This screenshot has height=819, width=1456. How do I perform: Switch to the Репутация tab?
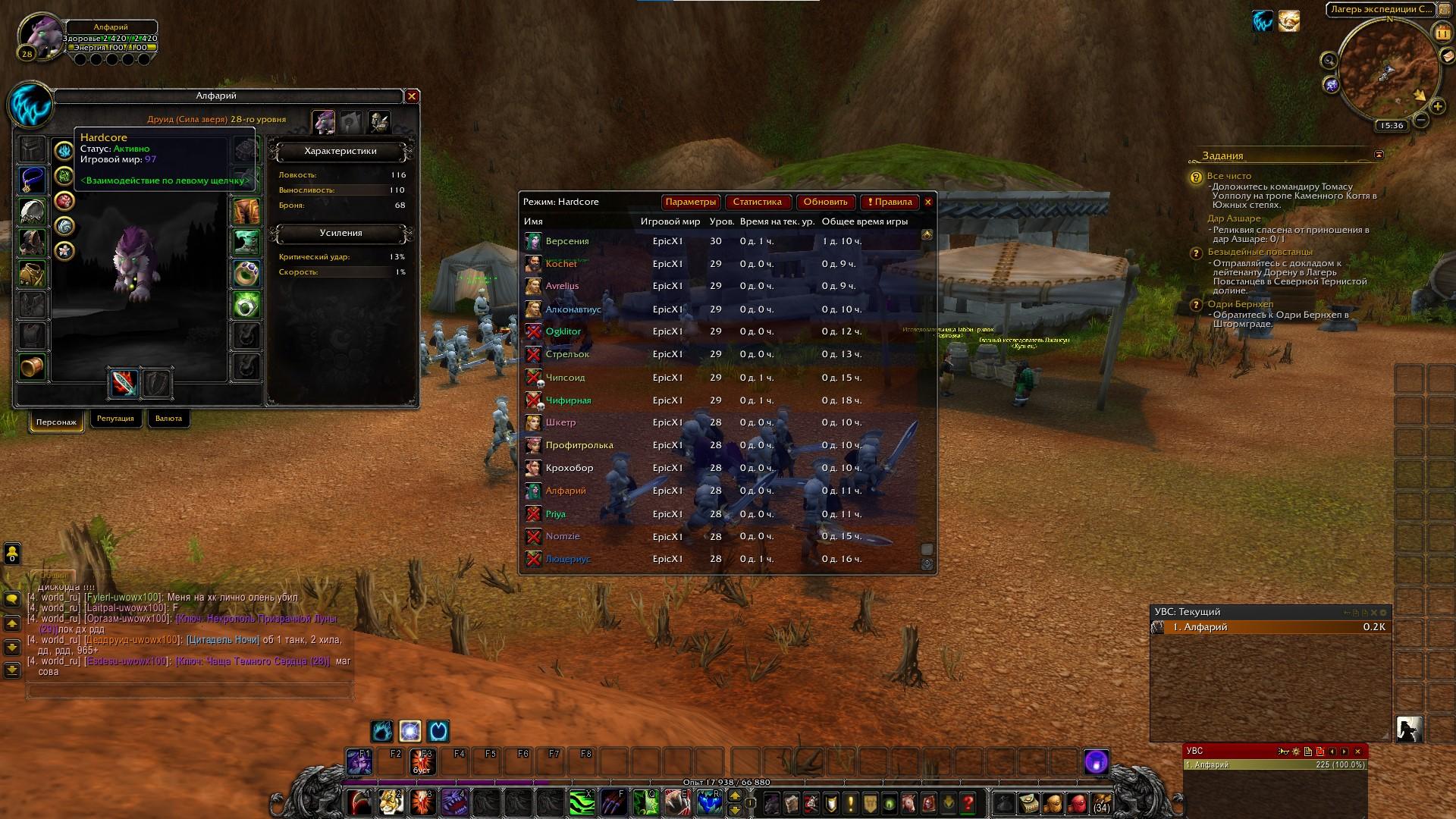click(x=115, y=419)
